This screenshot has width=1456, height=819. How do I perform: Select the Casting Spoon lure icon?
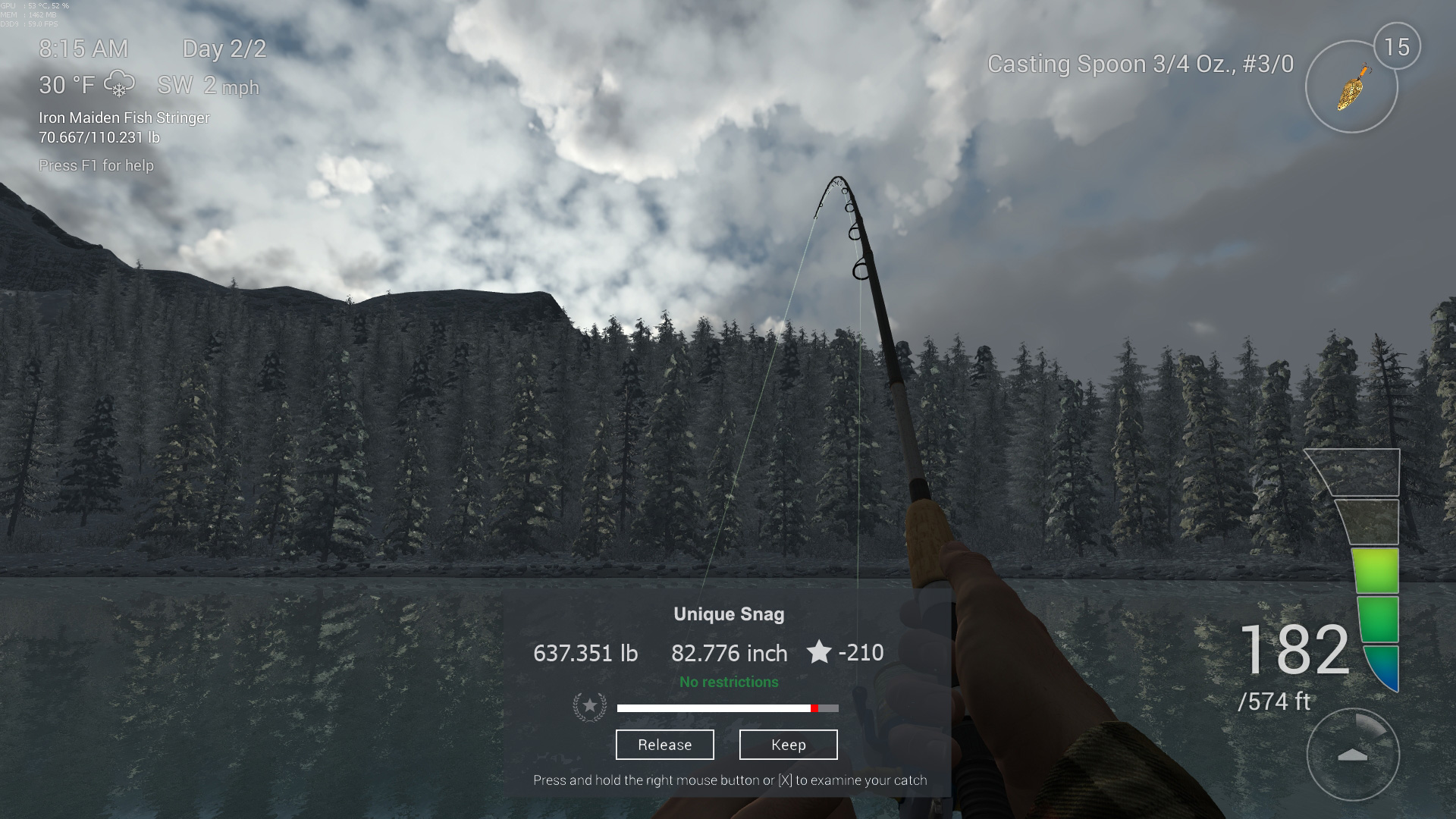pyautogui.click(x=1351, y=87)
